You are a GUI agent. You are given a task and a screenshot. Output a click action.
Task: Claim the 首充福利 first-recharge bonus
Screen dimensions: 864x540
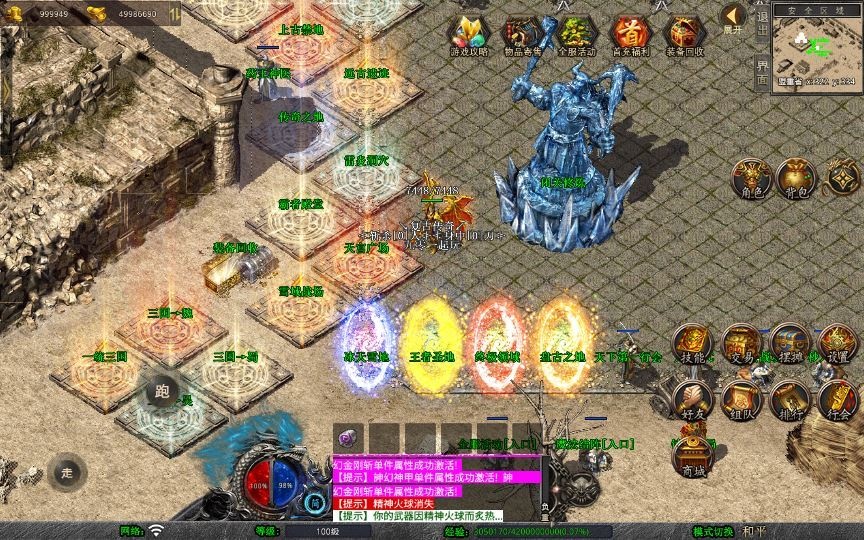click(x=630, y=33)
